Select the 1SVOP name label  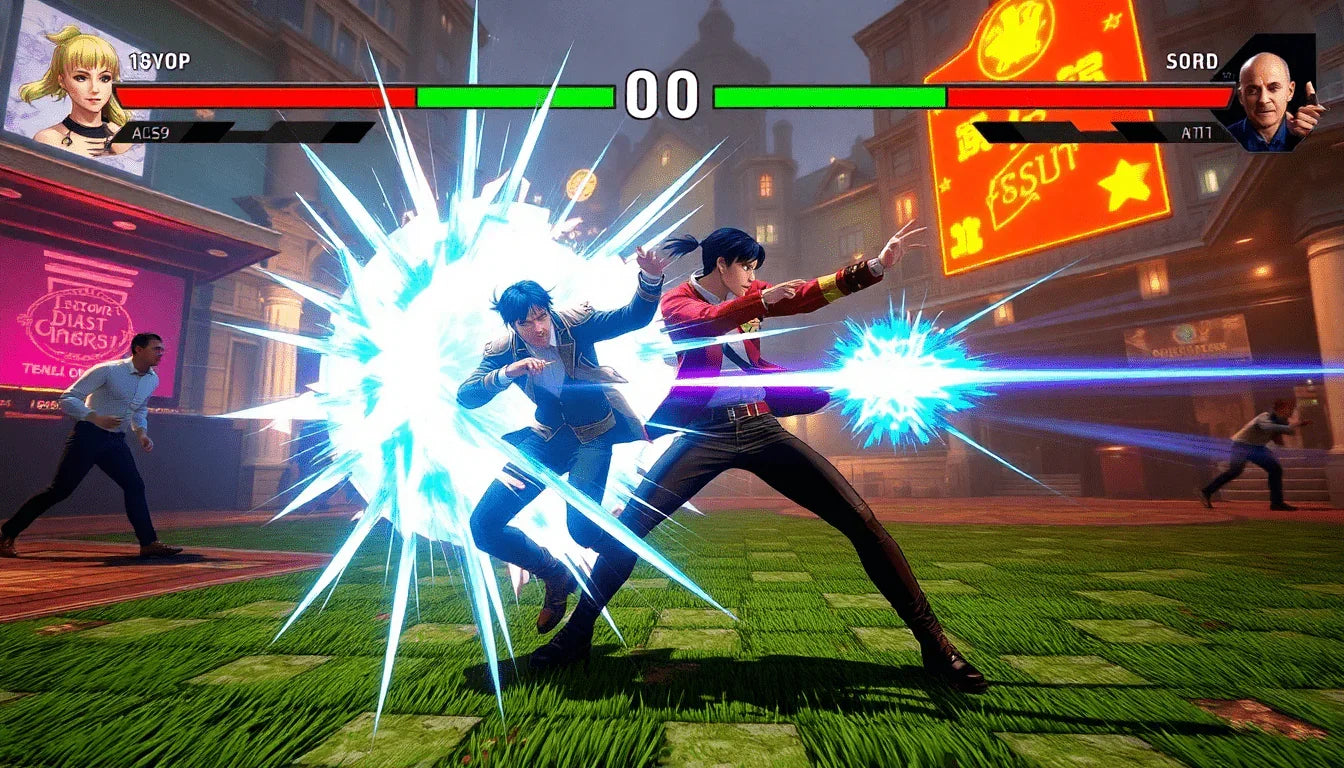click(160, 60)
